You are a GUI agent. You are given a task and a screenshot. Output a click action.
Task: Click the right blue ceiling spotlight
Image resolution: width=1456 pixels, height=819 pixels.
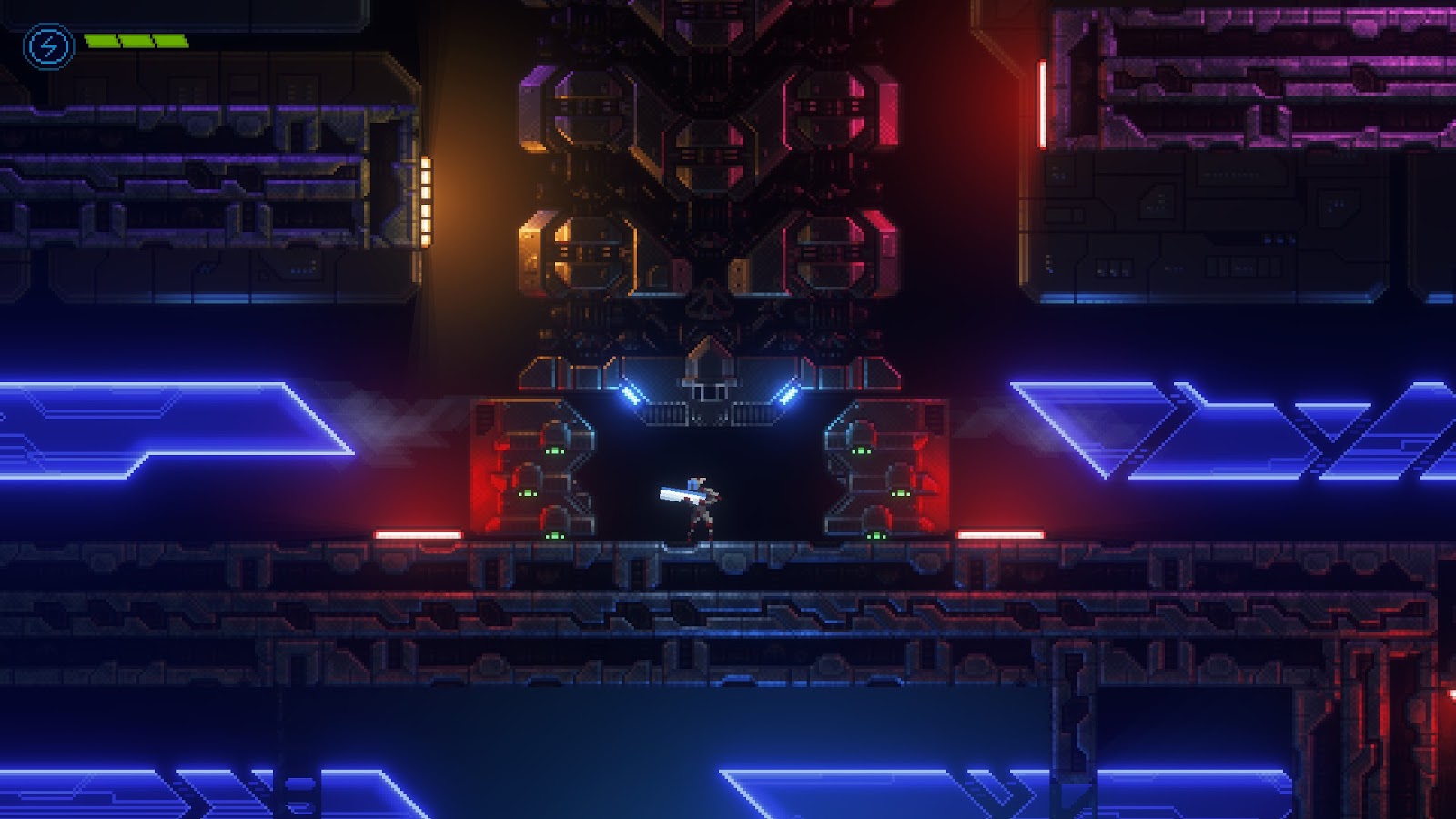pos(790,393)
